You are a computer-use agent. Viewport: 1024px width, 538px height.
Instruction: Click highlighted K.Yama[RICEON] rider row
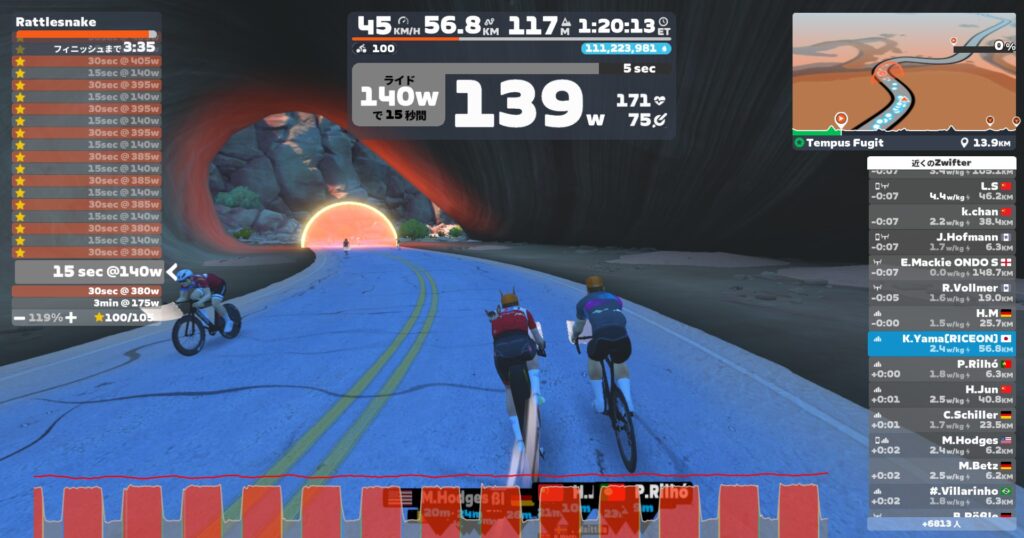point(941,343)
